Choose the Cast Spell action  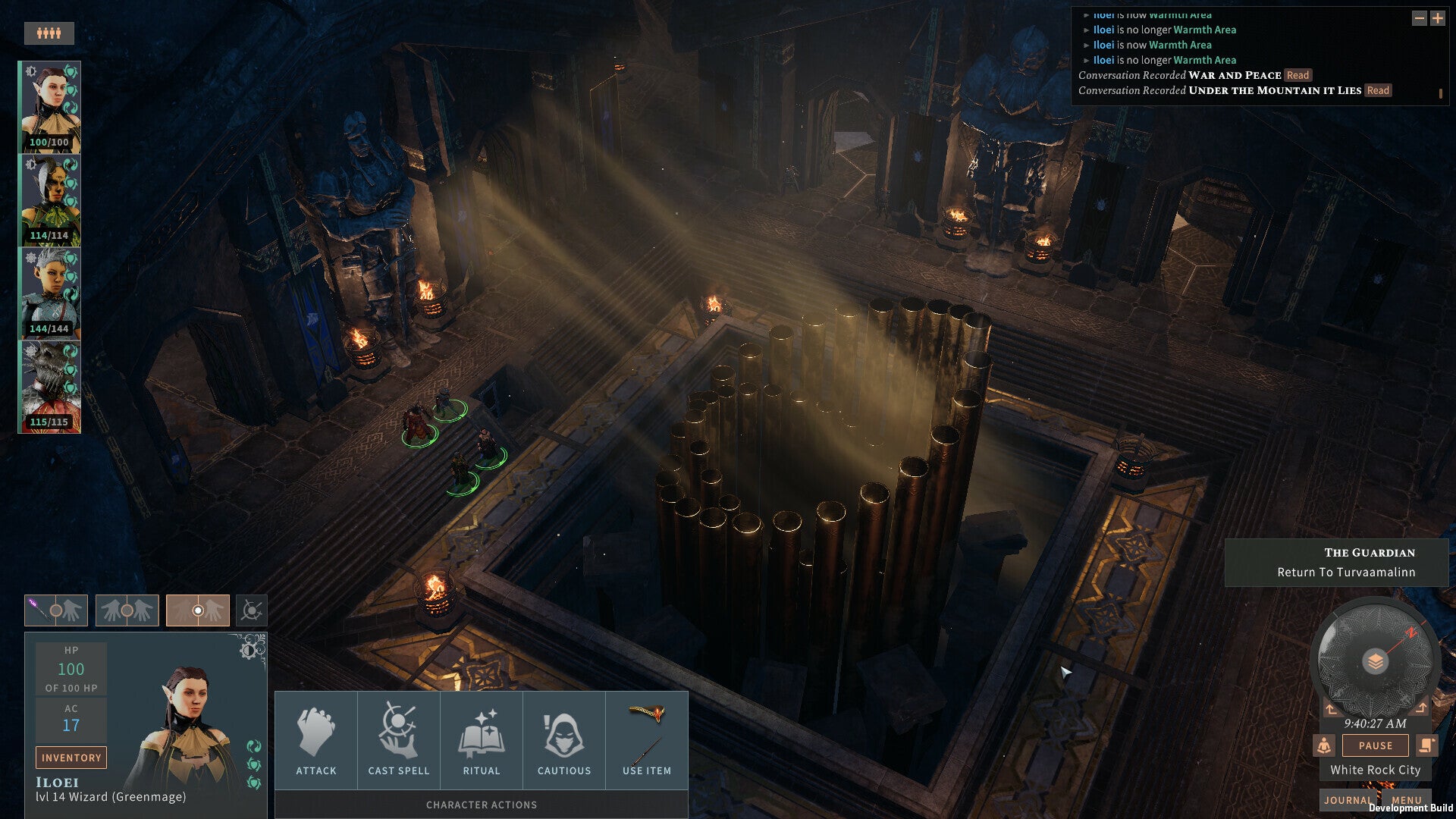pyautogui.click(x=398, y=740)
